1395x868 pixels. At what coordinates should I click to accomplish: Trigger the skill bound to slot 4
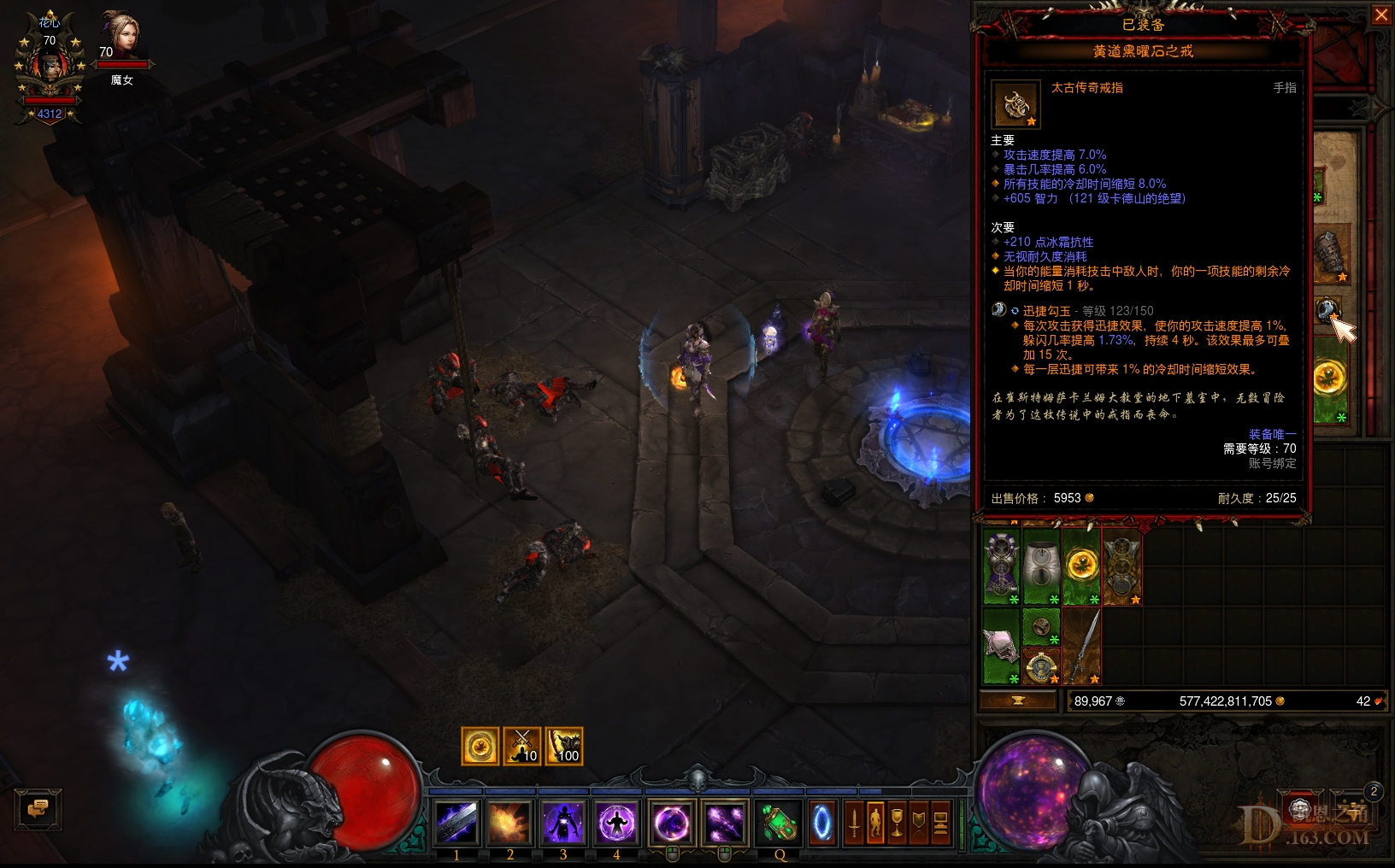pos(616,822)
